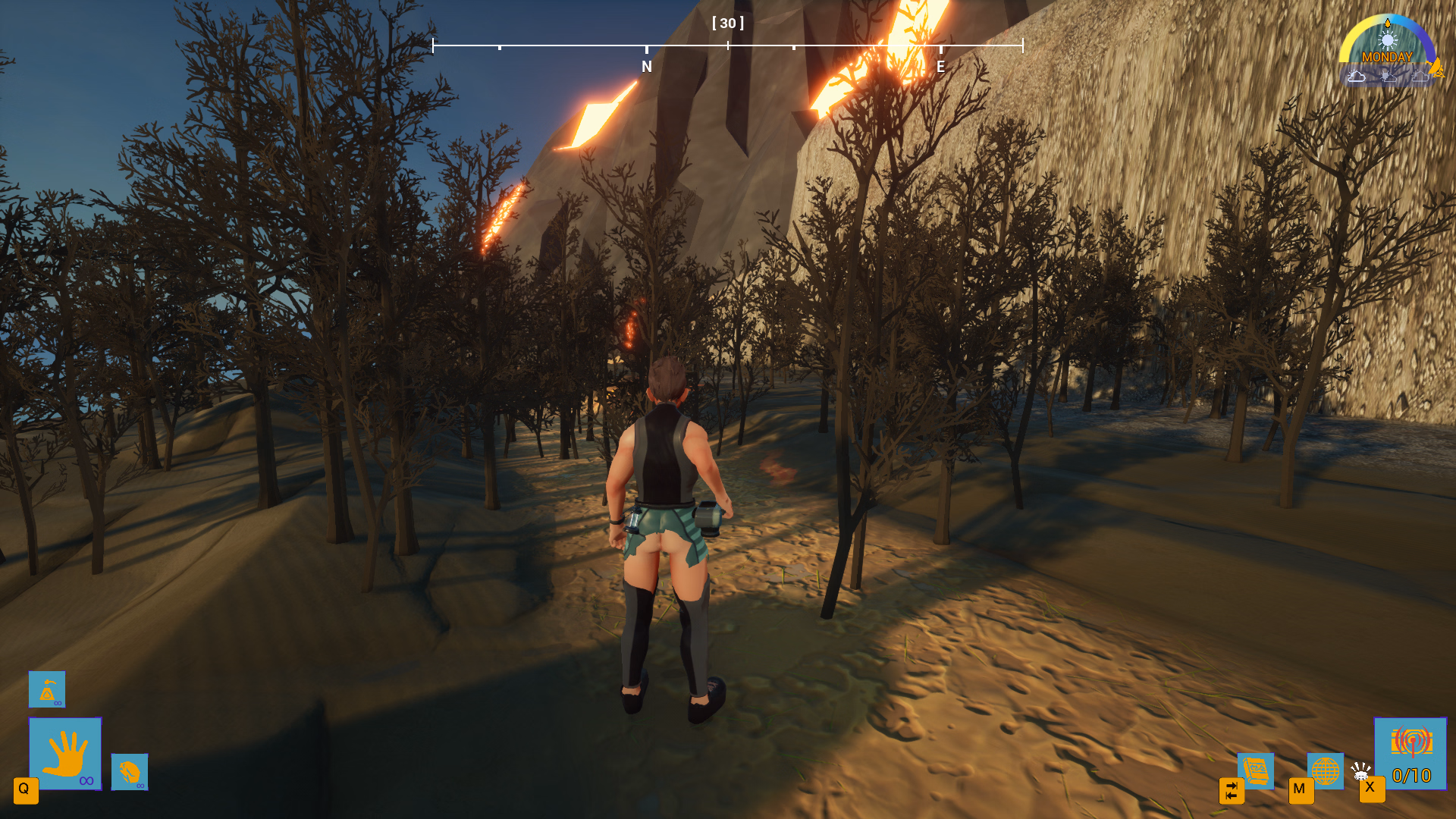Click the compass heading bar
This screenshot has width=1456, height=819.
pos(728,45)
